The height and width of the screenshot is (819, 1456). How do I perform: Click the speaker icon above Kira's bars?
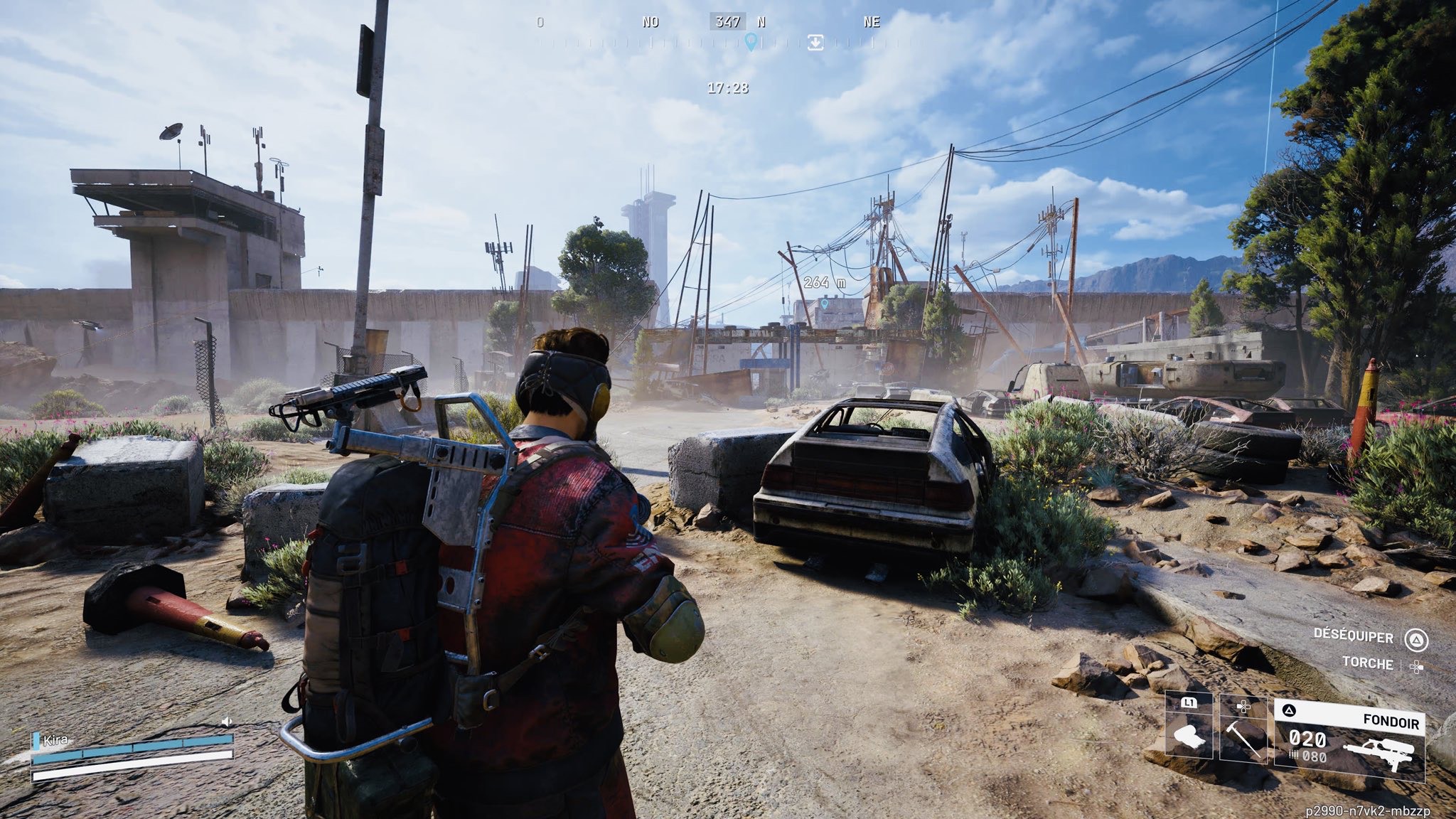point(227,722)
